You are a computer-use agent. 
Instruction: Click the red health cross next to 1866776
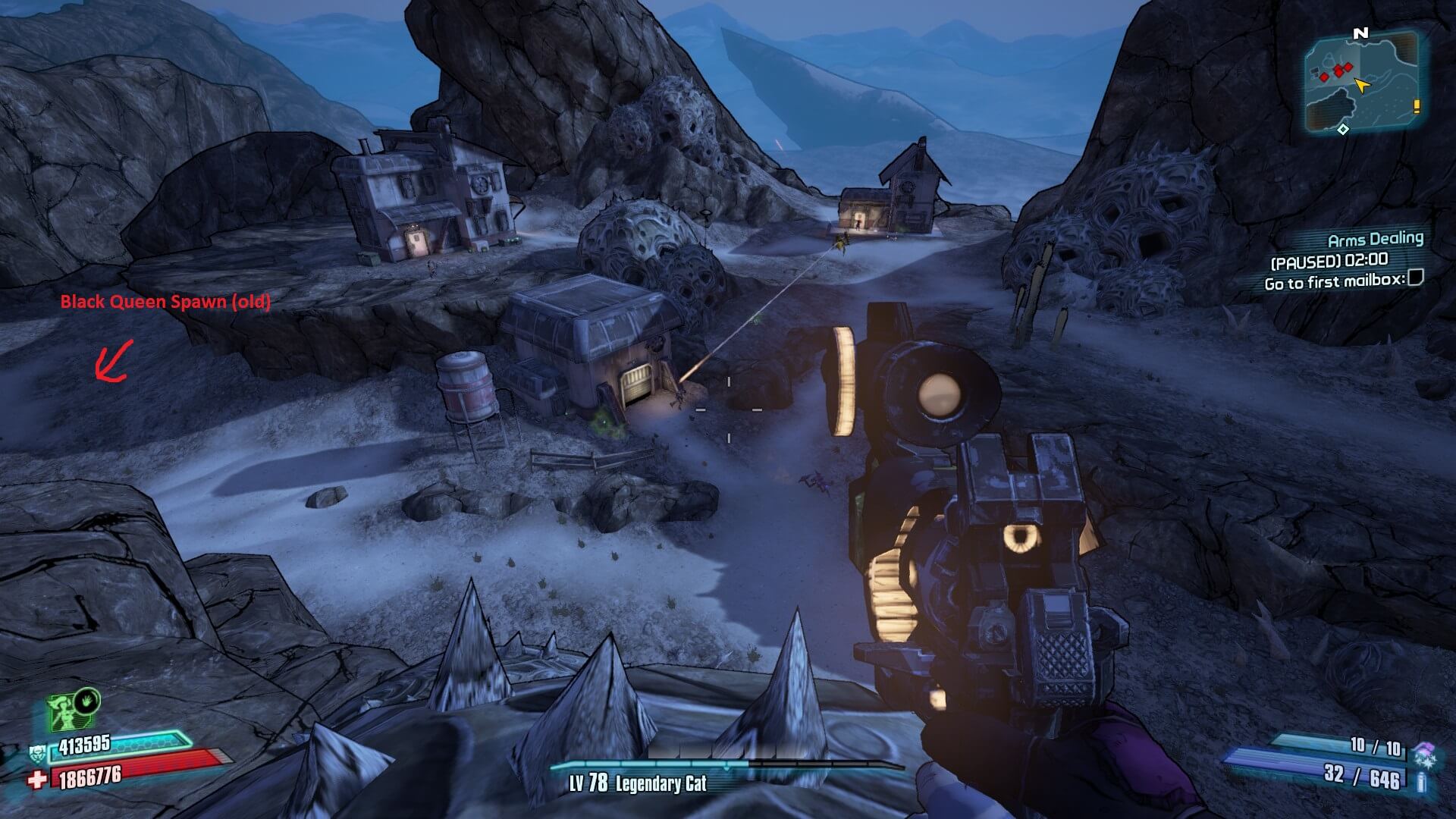coord(37,780)
